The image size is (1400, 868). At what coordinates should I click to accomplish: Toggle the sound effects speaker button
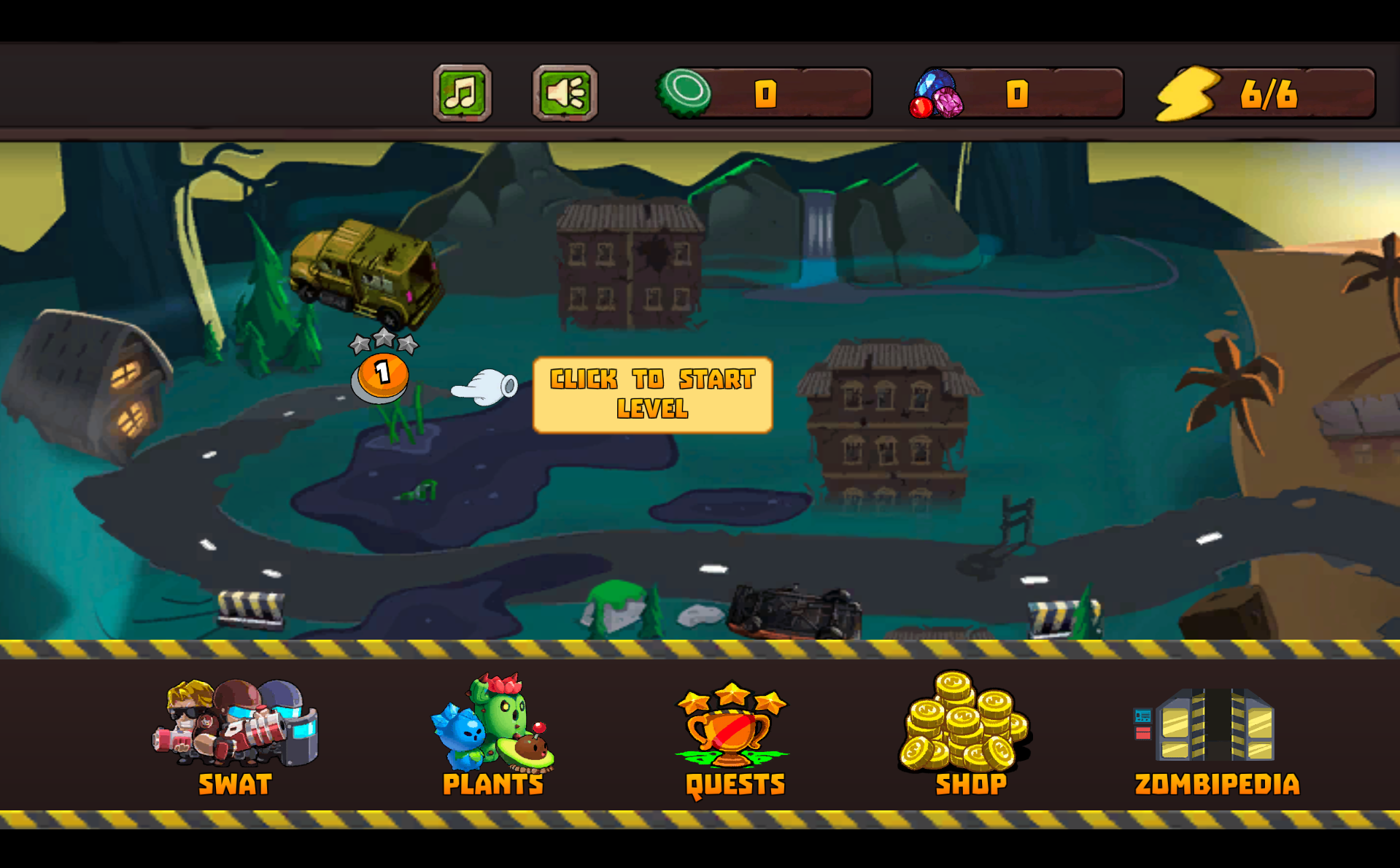pyautogui.click(x=565, y=93)
